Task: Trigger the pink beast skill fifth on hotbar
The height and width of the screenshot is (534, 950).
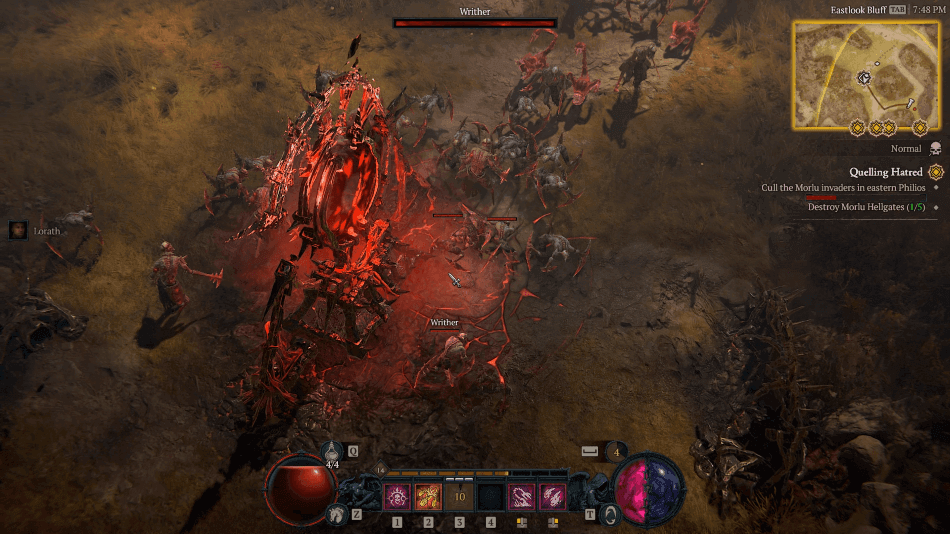Action: coord(522,497)
